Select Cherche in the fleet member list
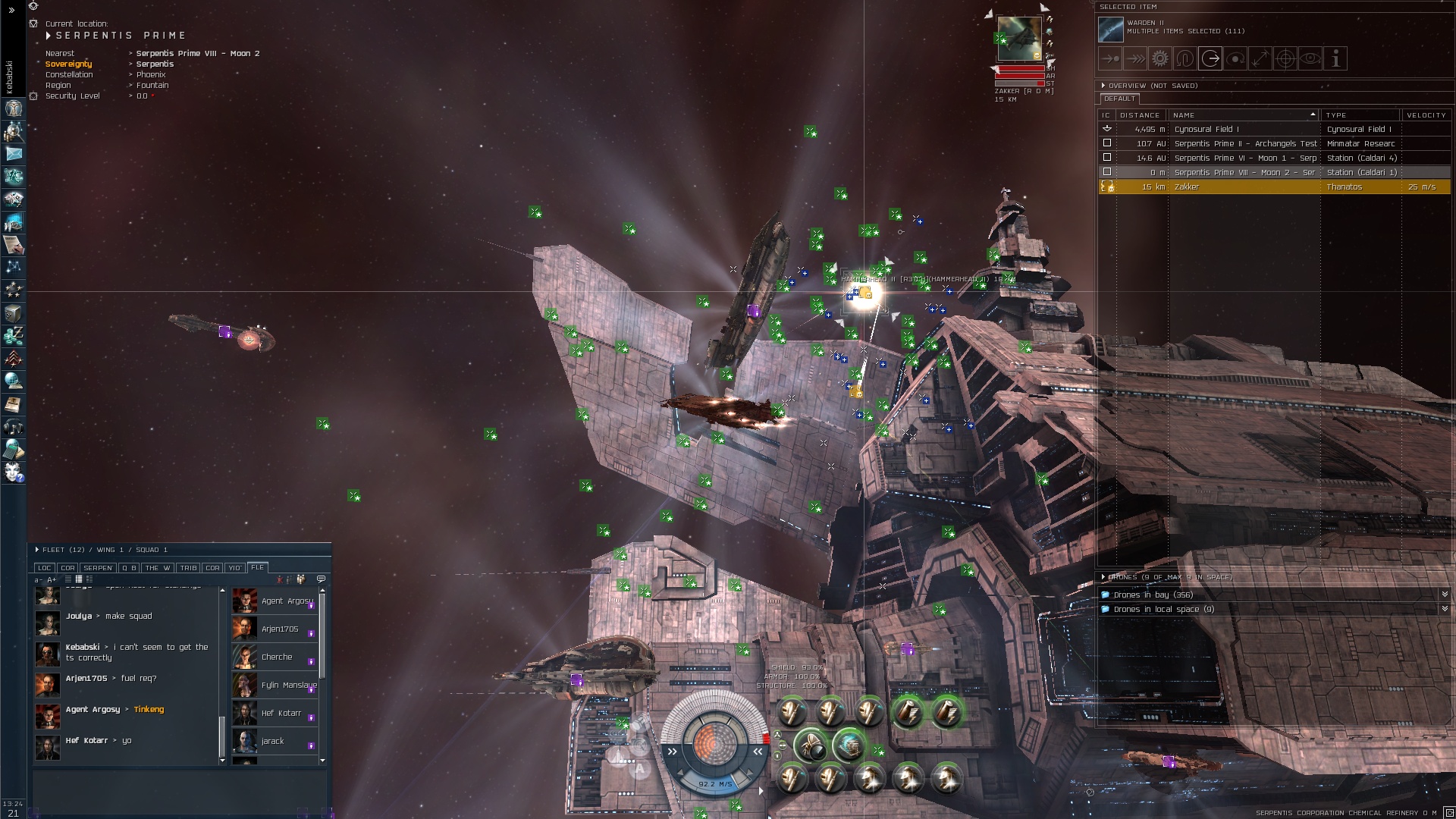This screenshot has height=819, width=1456. 277,657
